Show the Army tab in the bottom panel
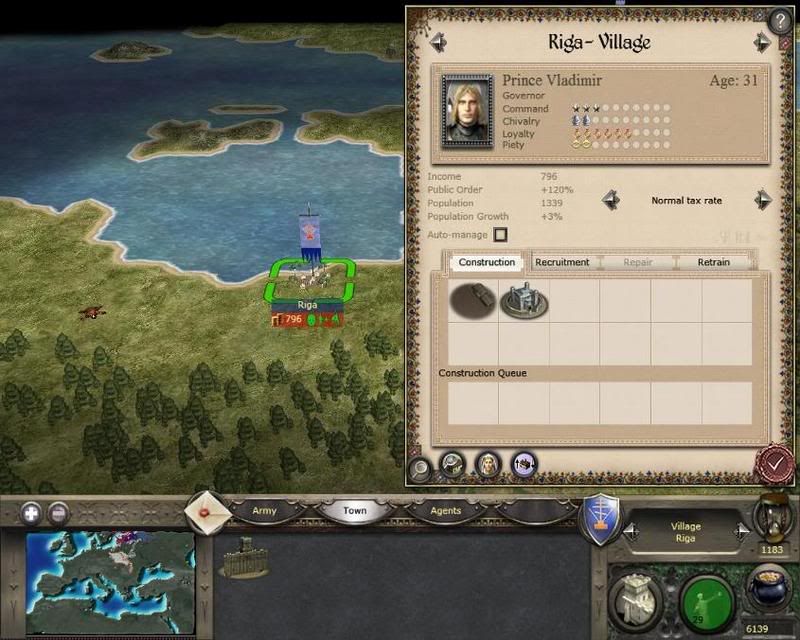Viewport: 800px width, 640px height. tap(264, 511)
